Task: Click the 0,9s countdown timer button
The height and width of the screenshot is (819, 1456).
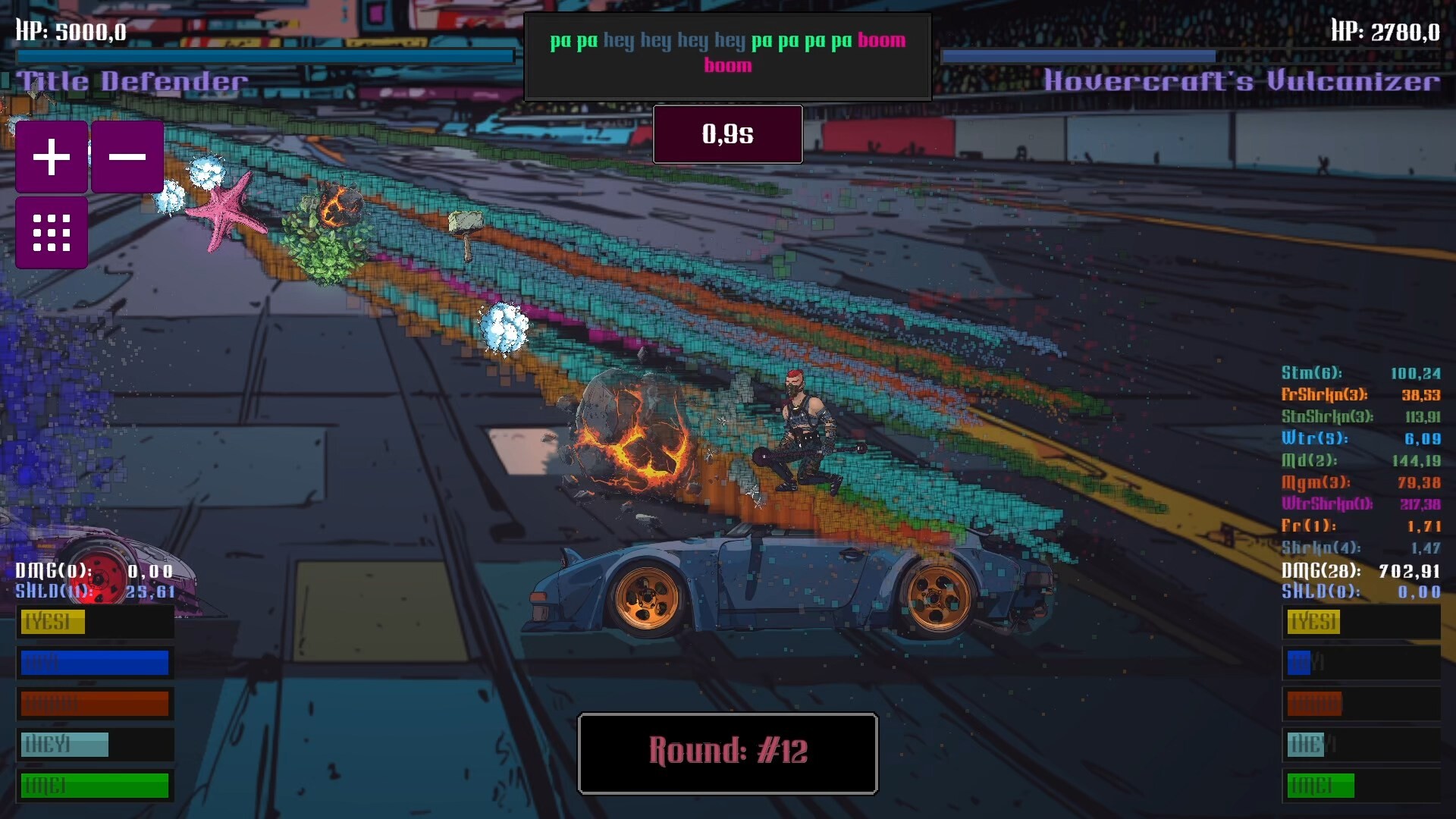Action: (727, 134)
